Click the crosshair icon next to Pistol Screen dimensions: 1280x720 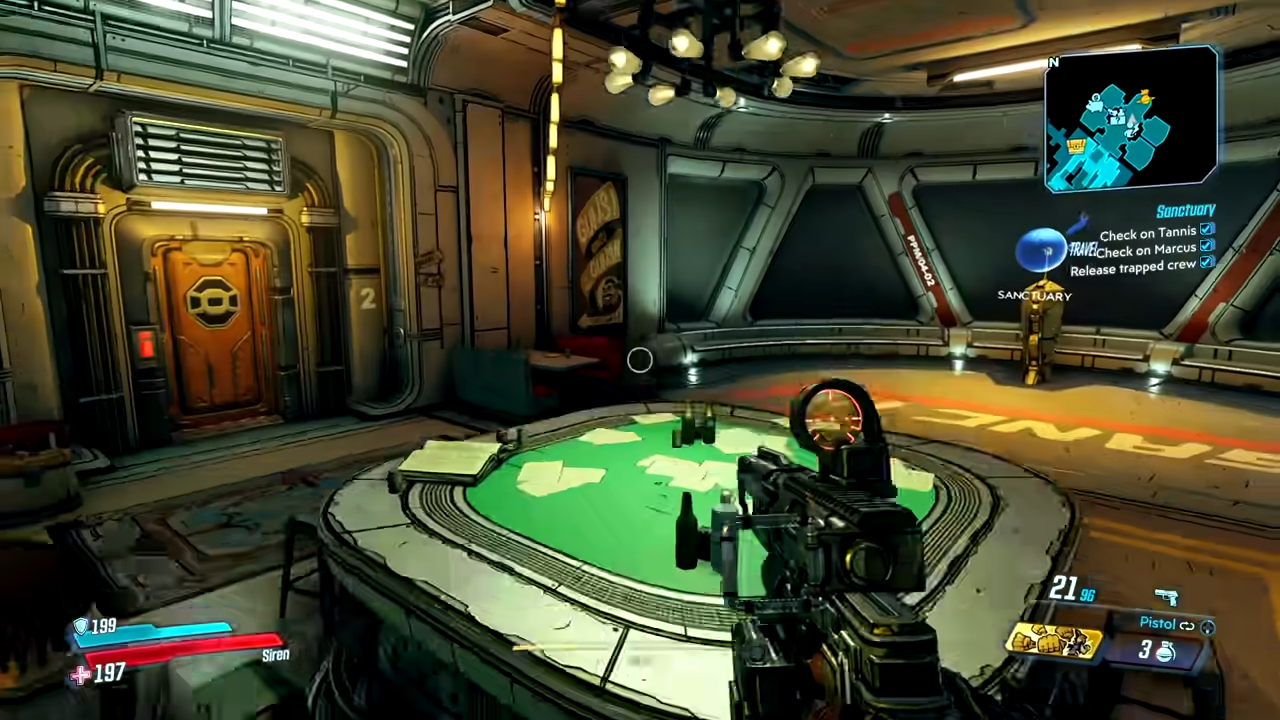(x=1206, y=628)
